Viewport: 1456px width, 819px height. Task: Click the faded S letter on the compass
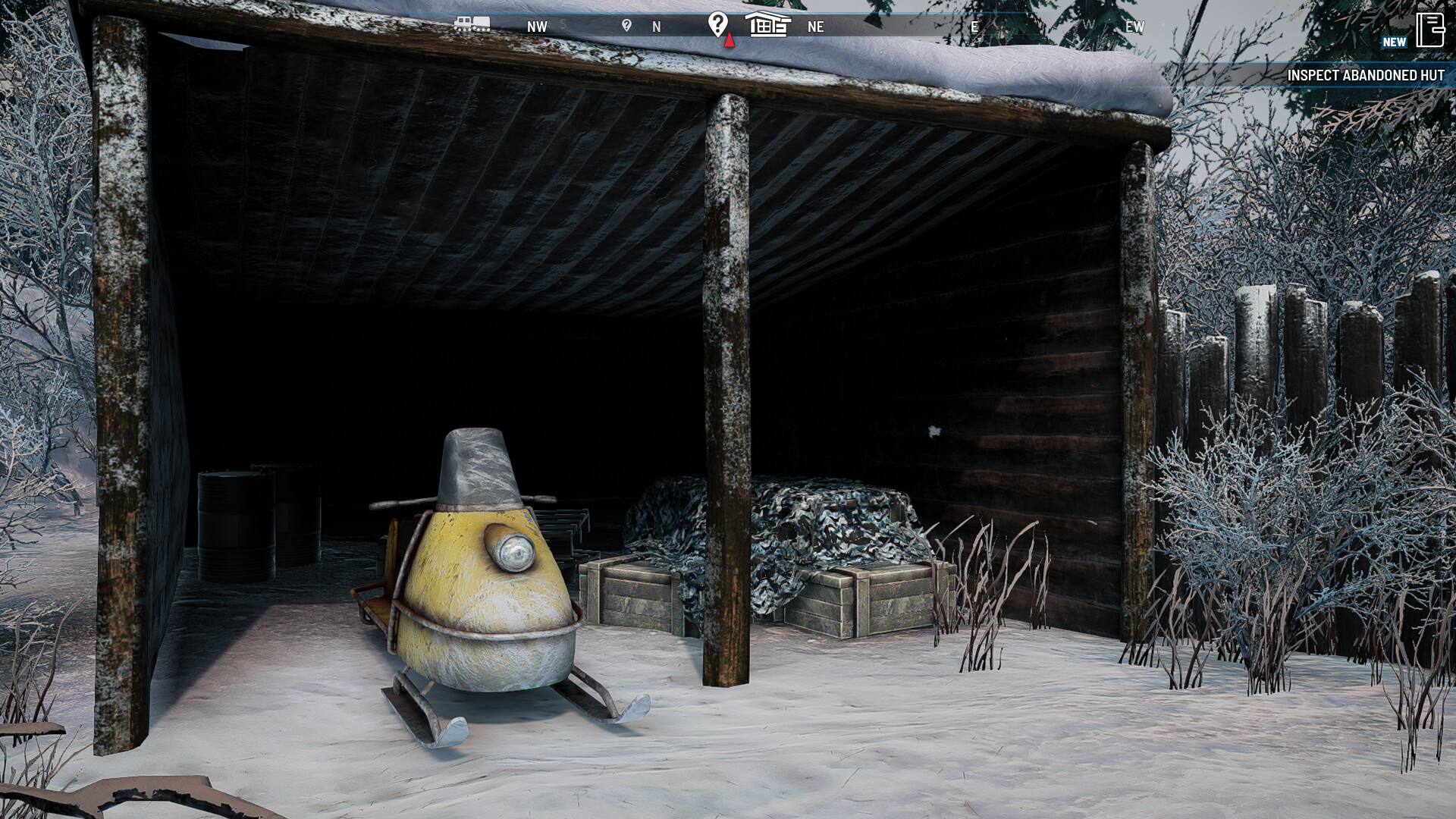pos(565,24)
